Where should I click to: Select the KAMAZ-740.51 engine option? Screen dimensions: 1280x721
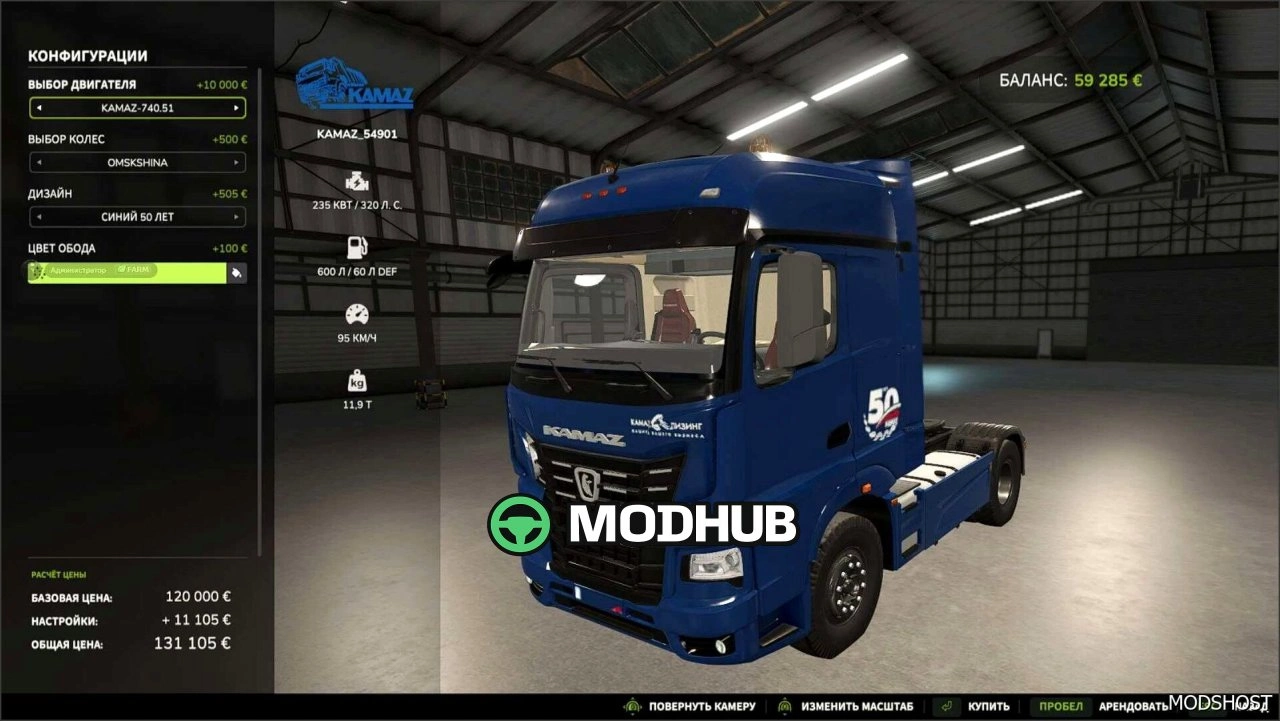pyautogui.click(x=136, y=108)
